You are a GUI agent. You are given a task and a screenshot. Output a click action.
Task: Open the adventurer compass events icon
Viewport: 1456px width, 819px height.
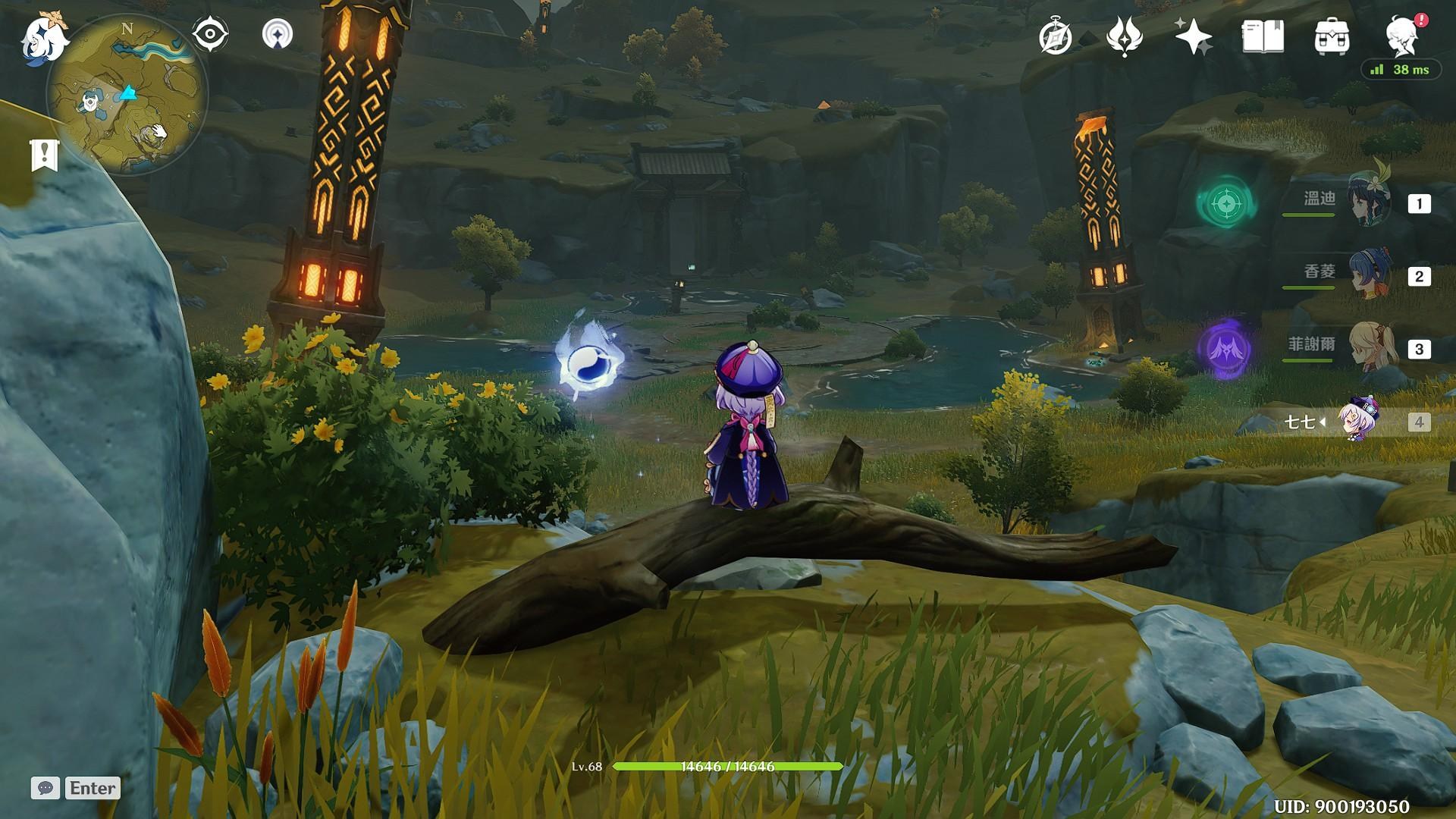pos(1055,37)
